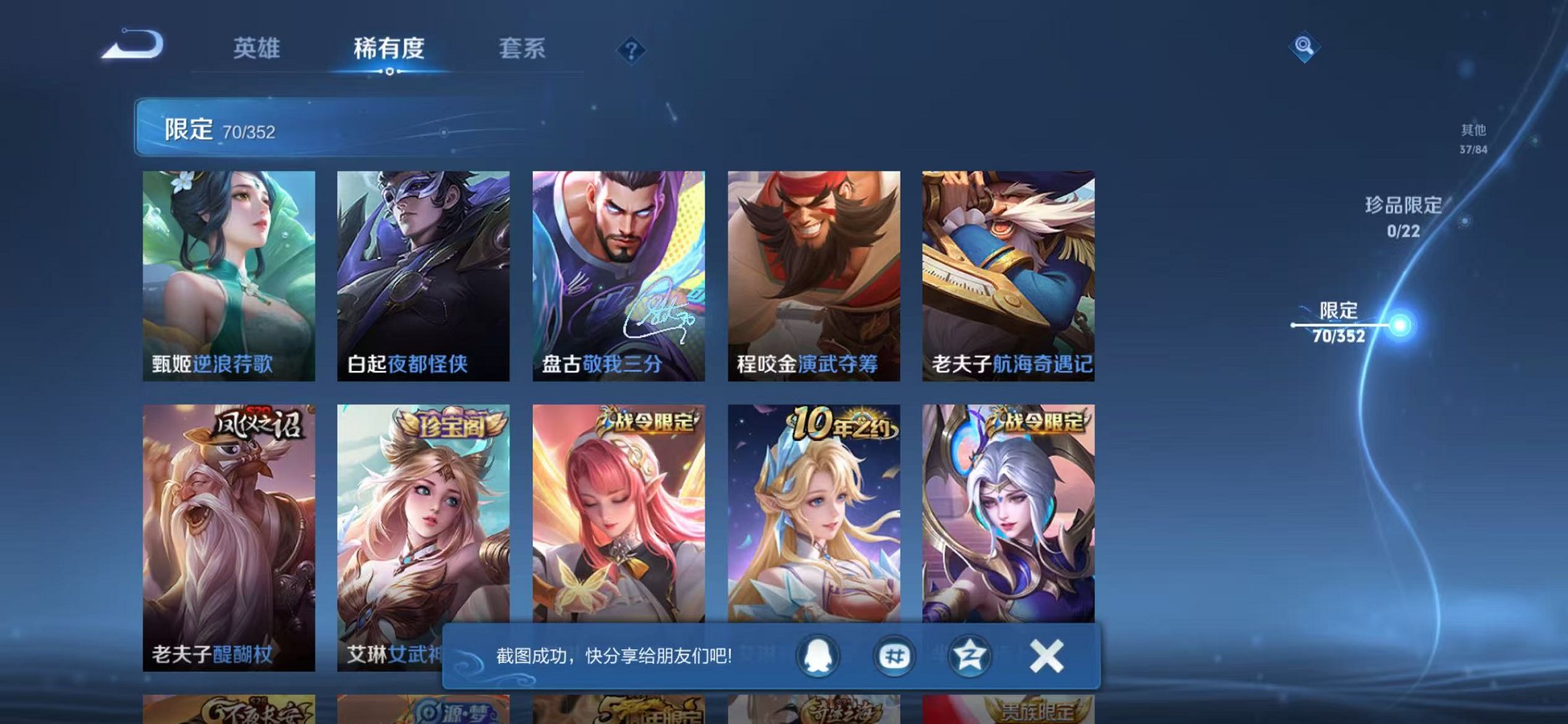This screenshot has height=724, width=1568.
Task: Open 甄姬's 逆浪荇歌 skin details
Action: click(229, 269)
